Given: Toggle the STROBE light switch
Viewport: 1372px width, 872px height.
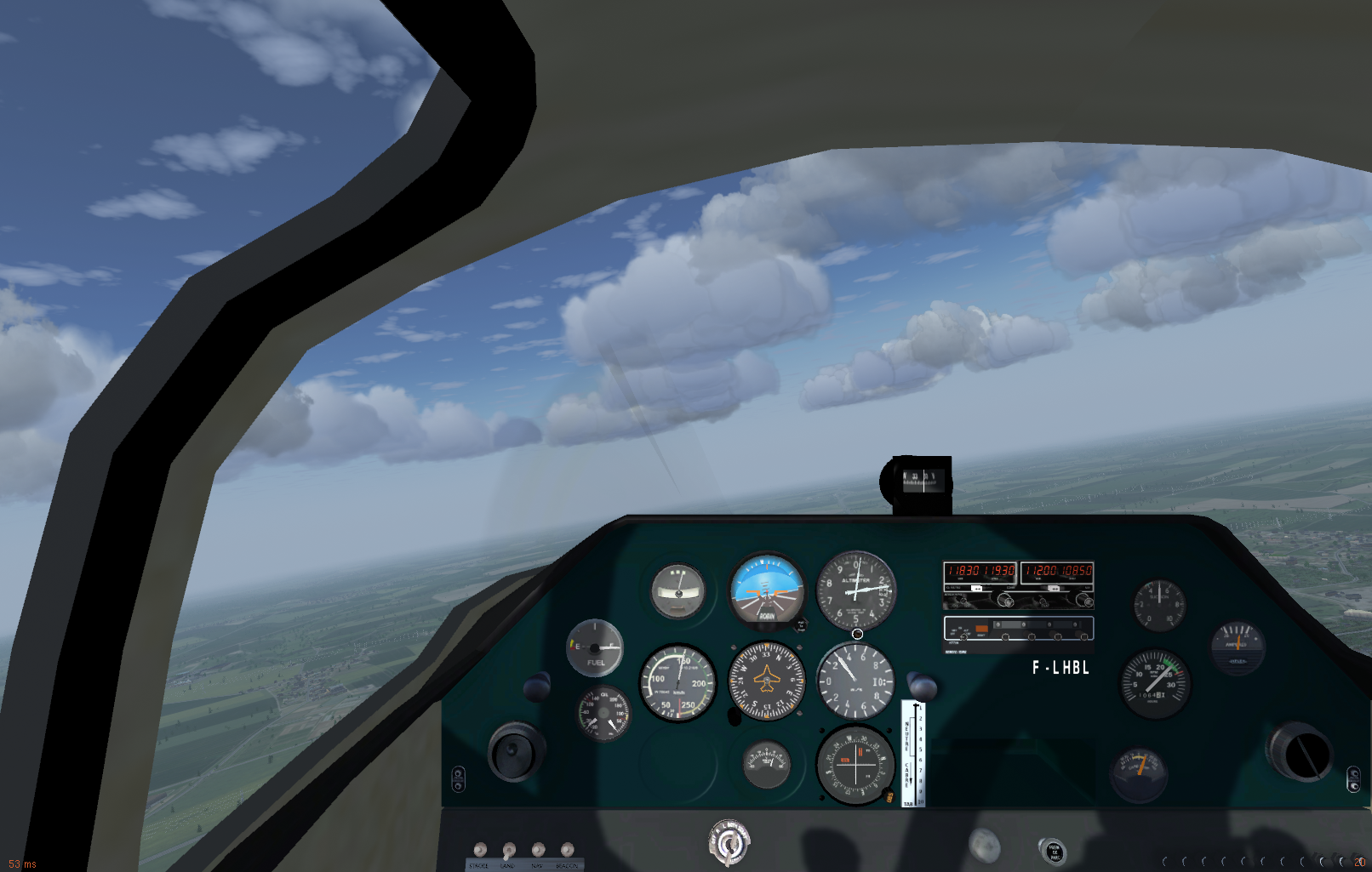Looking at the screenshot, I should [x=480, y=849].
